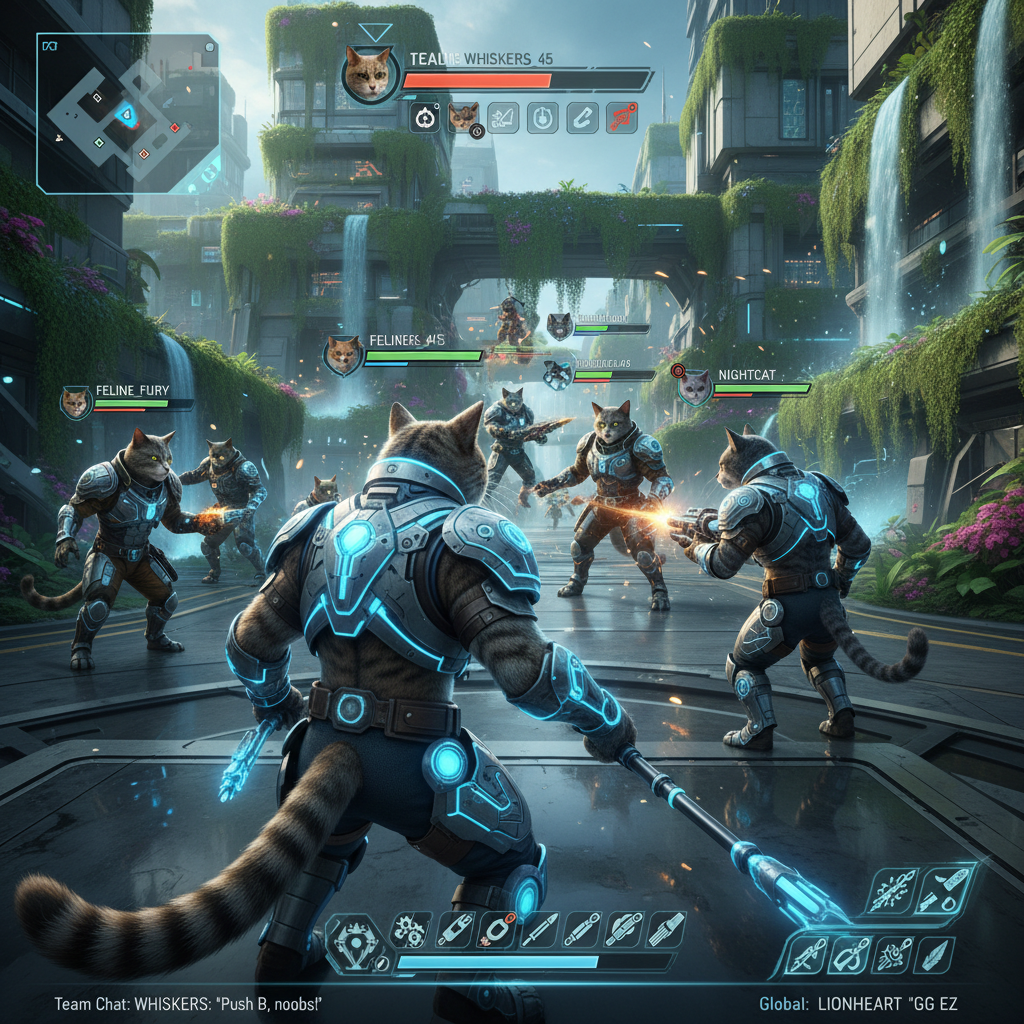Select the Feline_Fury player portrait
The width and height of the screenshot is (1024, 1024).
[76, 402]
